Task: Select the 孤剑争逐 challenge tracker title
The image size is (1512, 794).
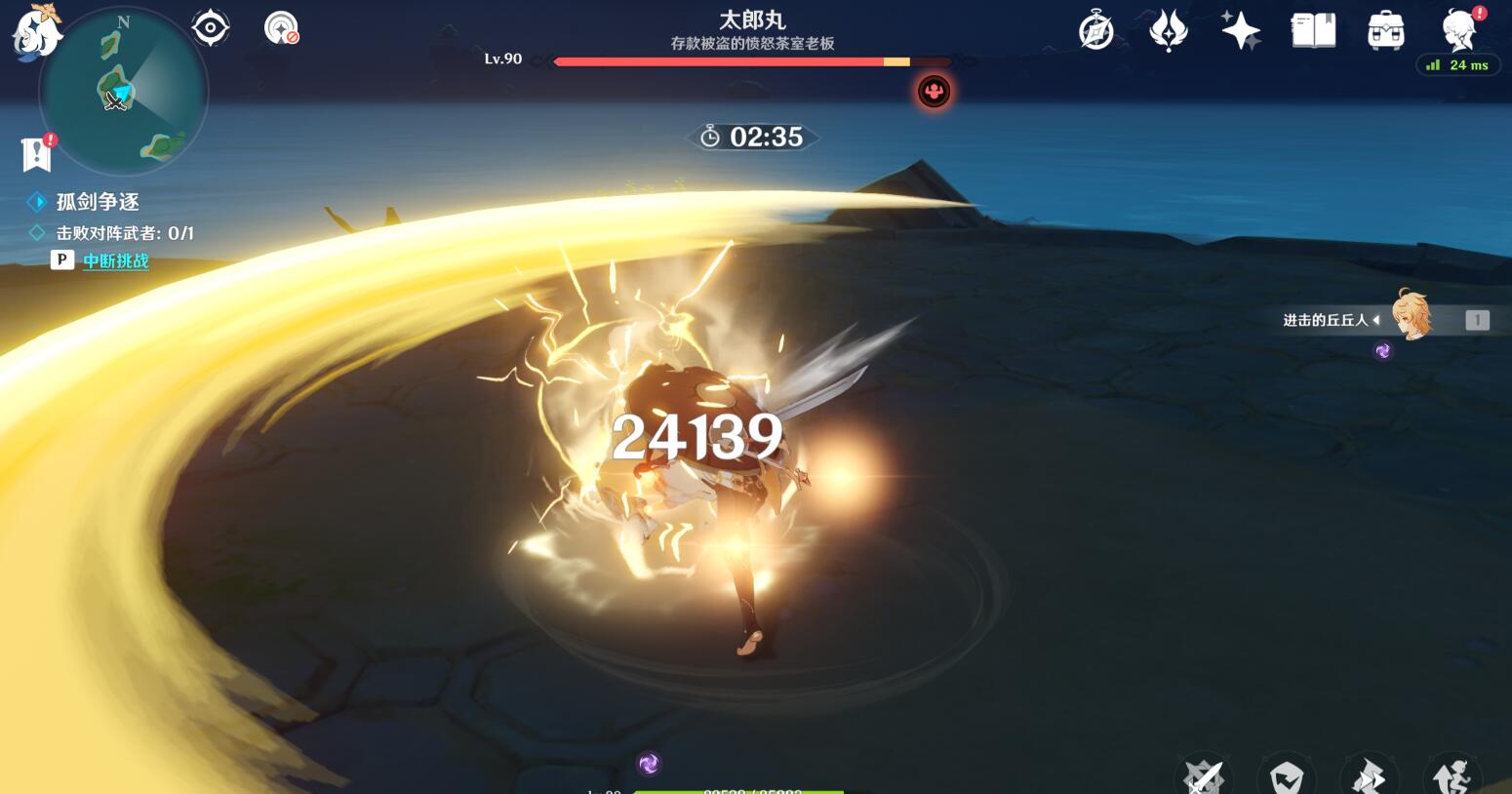Action: (98, 202)
